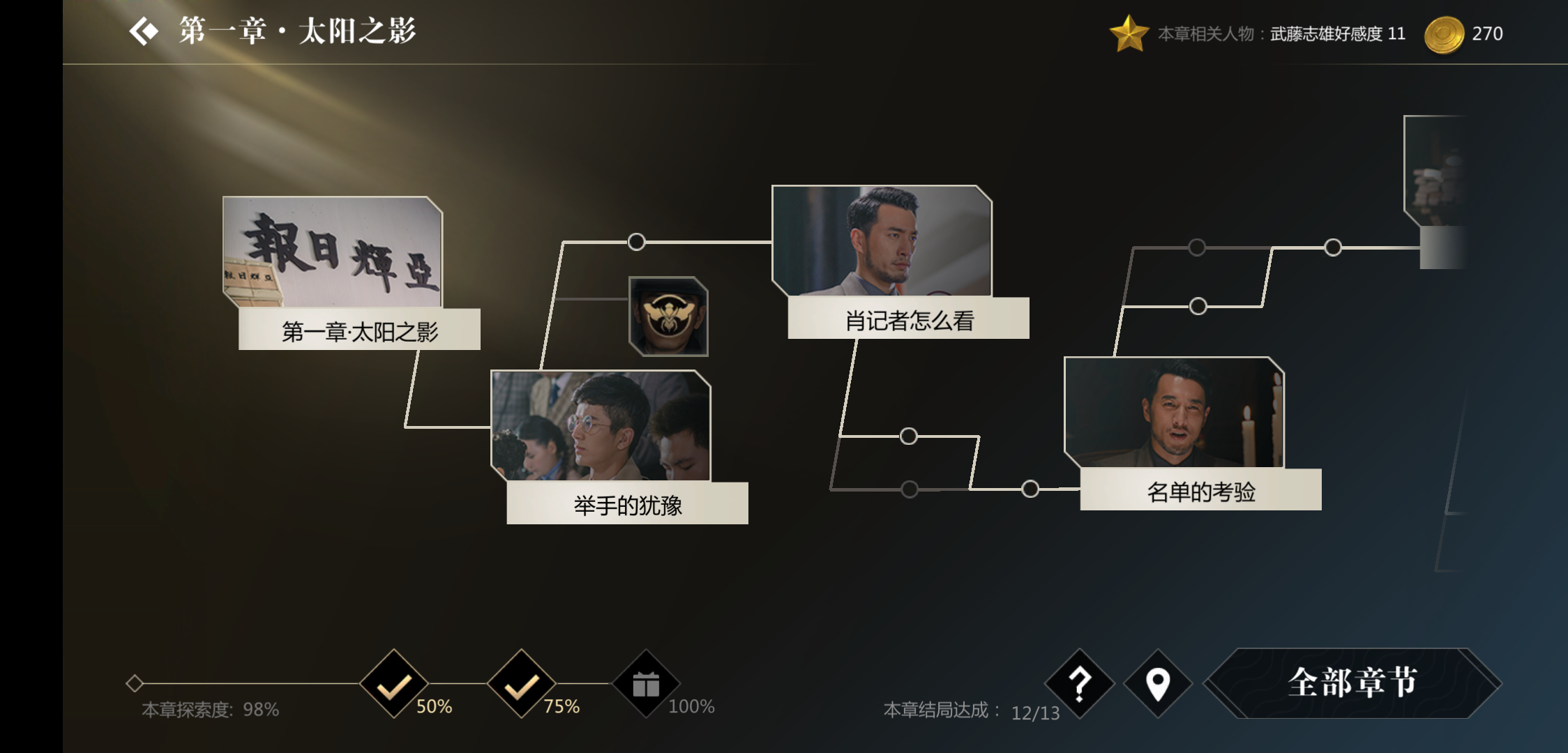Click the back arrow to leave the chapter map

click(144, 31)
